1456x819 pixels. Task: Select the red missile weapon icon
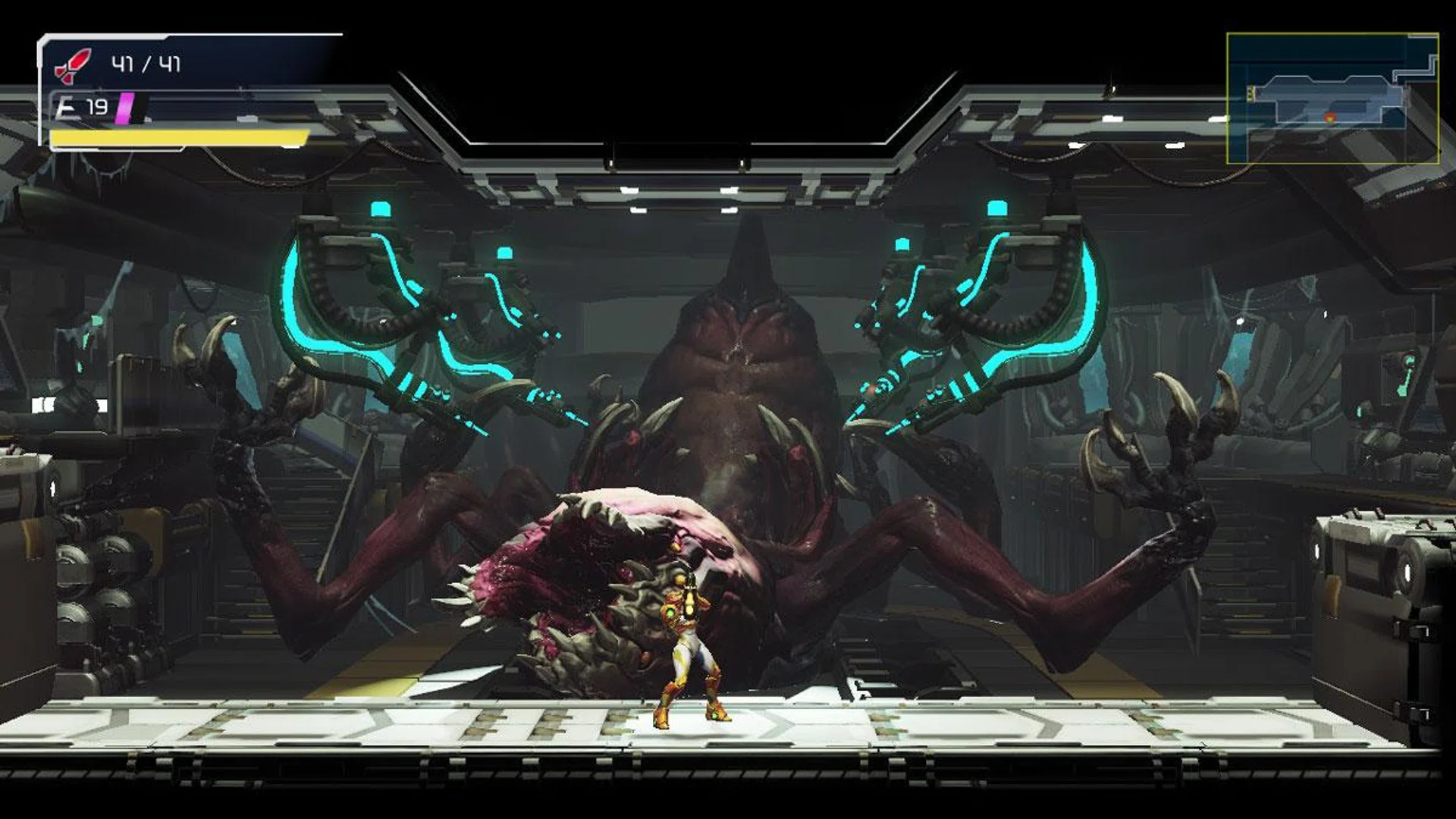(x=73, y=65)
